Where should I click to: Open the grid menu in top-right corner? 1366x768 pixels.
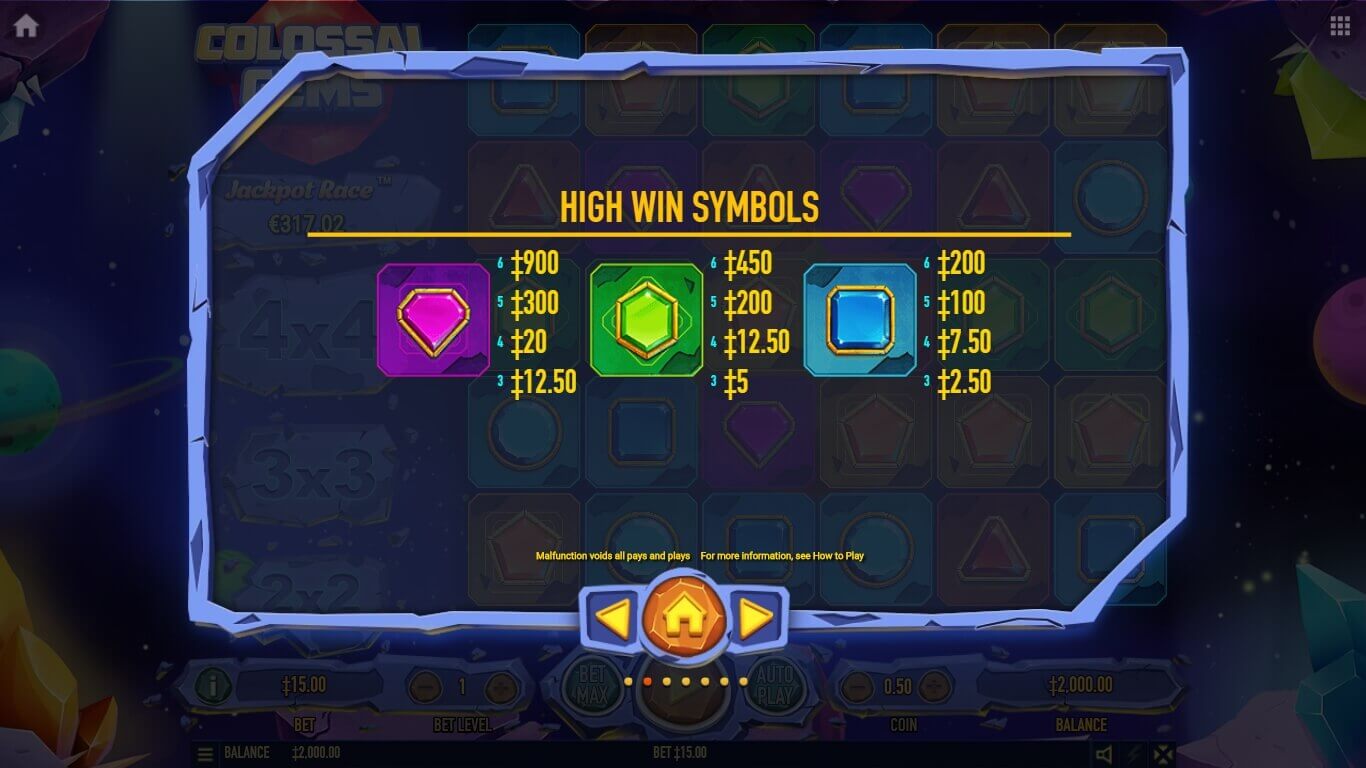tap(1340, 26)
